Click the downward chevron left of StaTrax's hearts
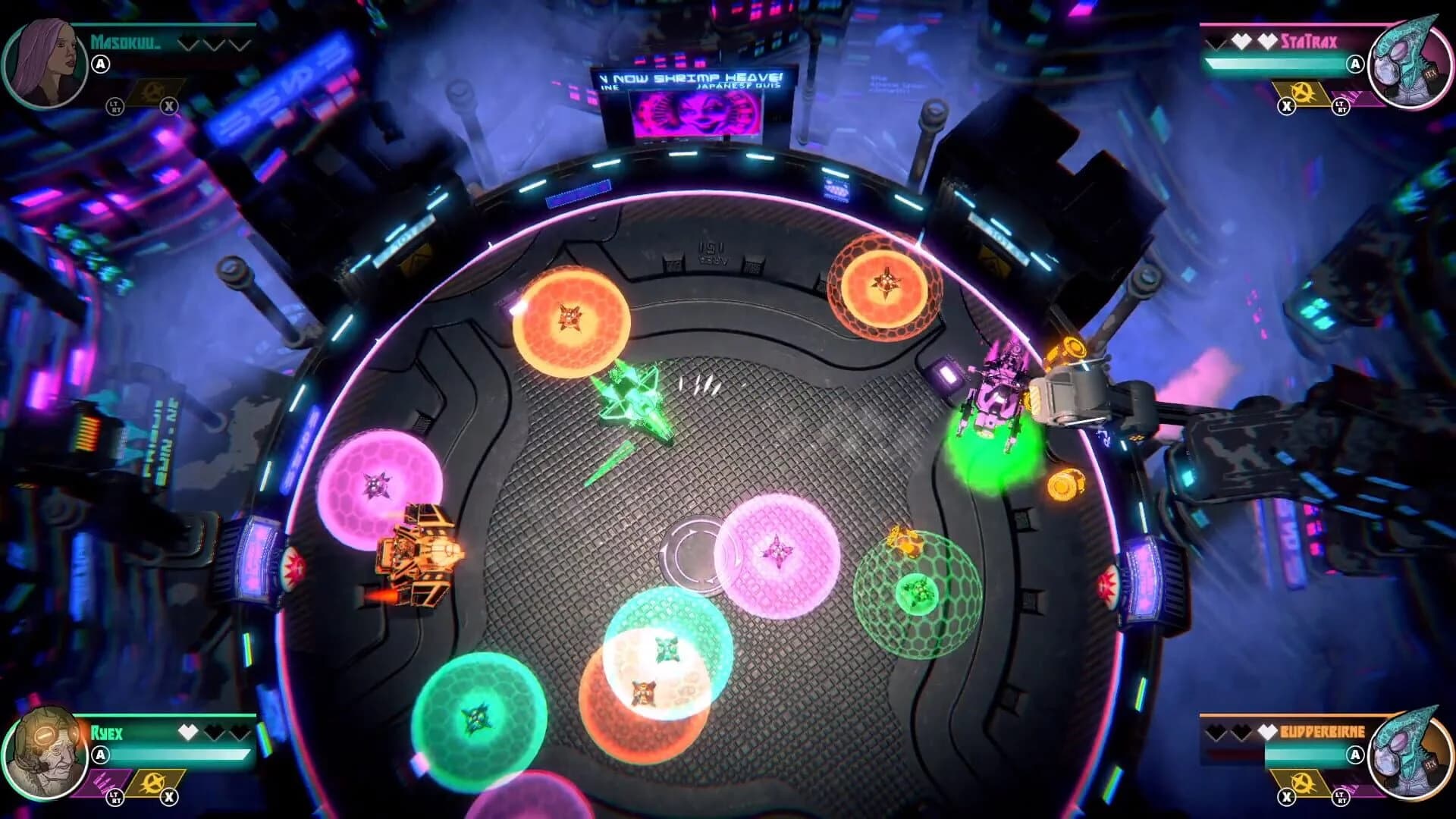The height and width of the screenshot is (819, 1456). (x=1215, y=42)
